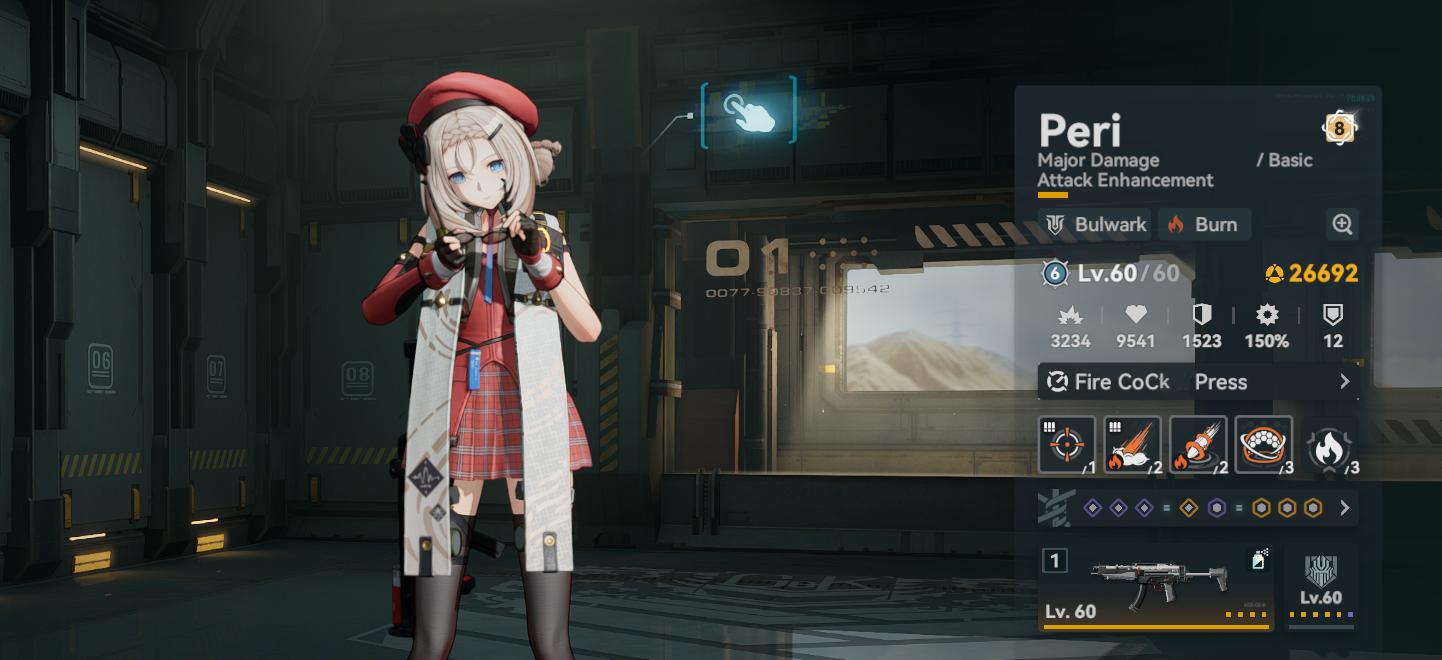Select the Bulwark tag
The image size is (1442, 660).
(1097, 224)
